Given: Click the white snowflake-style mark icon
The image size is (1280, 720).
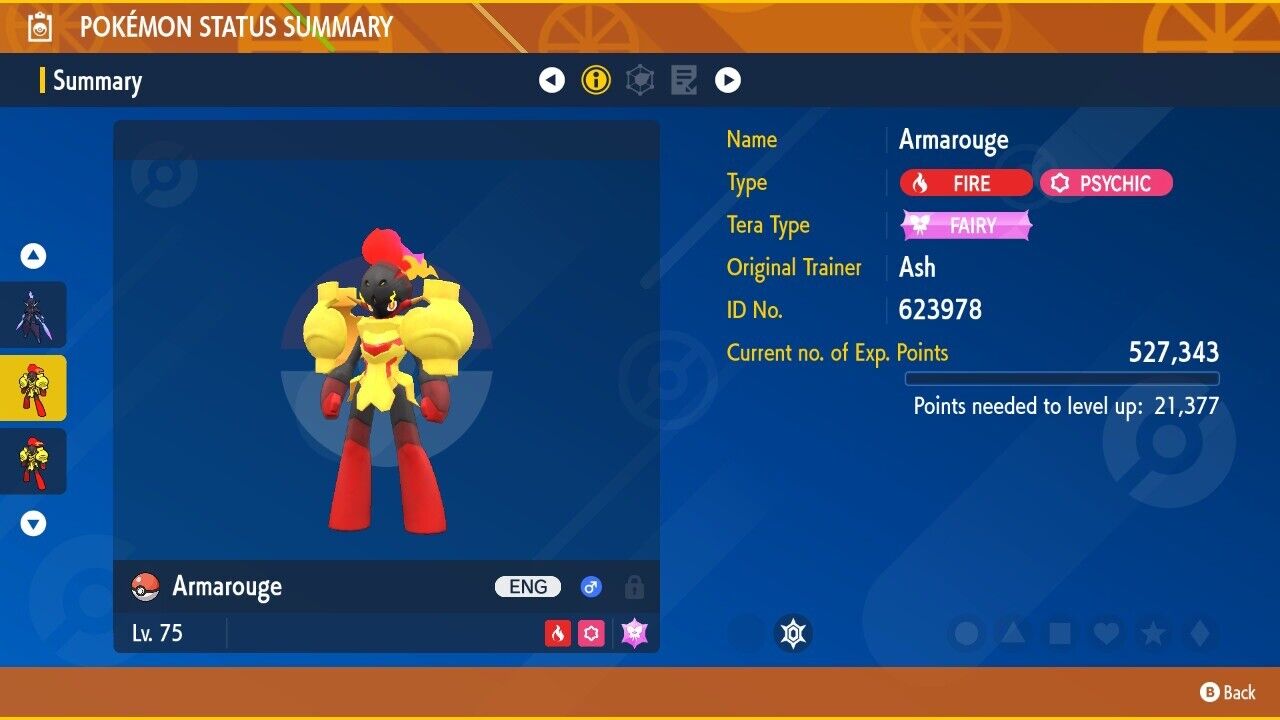Looking at the screenshot, I should click(x=793, y=633).
